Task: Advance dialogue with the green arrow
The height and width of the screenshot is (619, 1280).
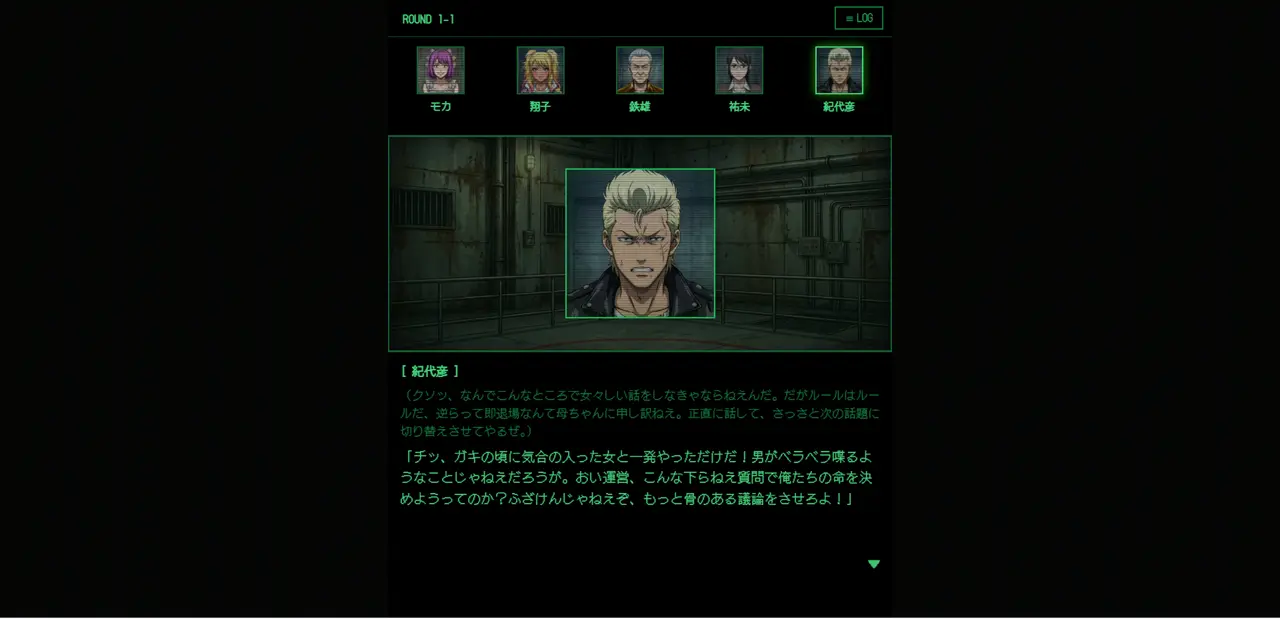Action: [874, 564]
